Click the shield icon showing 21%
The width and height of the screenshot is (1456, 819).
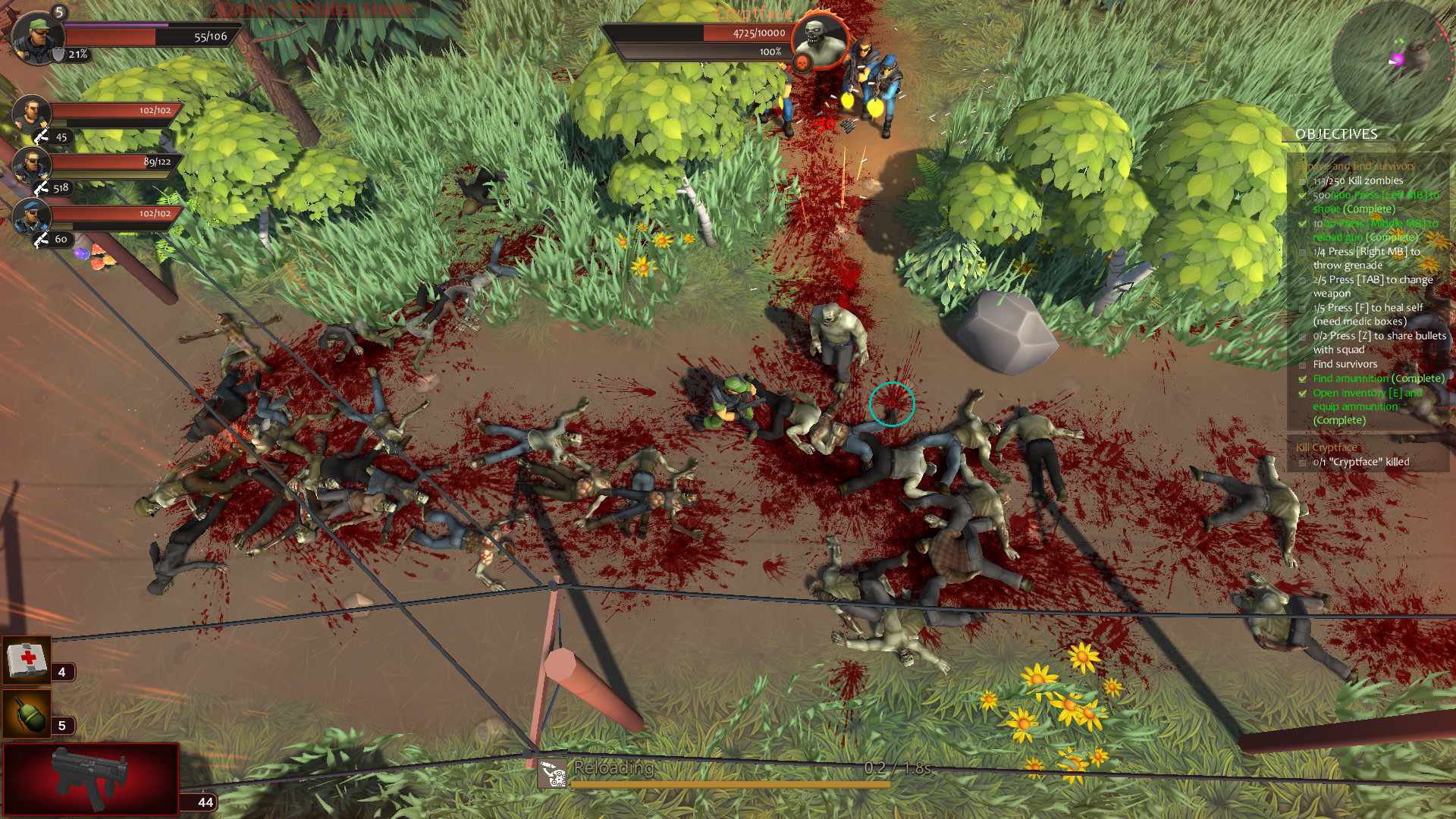(x=58, y=55)
